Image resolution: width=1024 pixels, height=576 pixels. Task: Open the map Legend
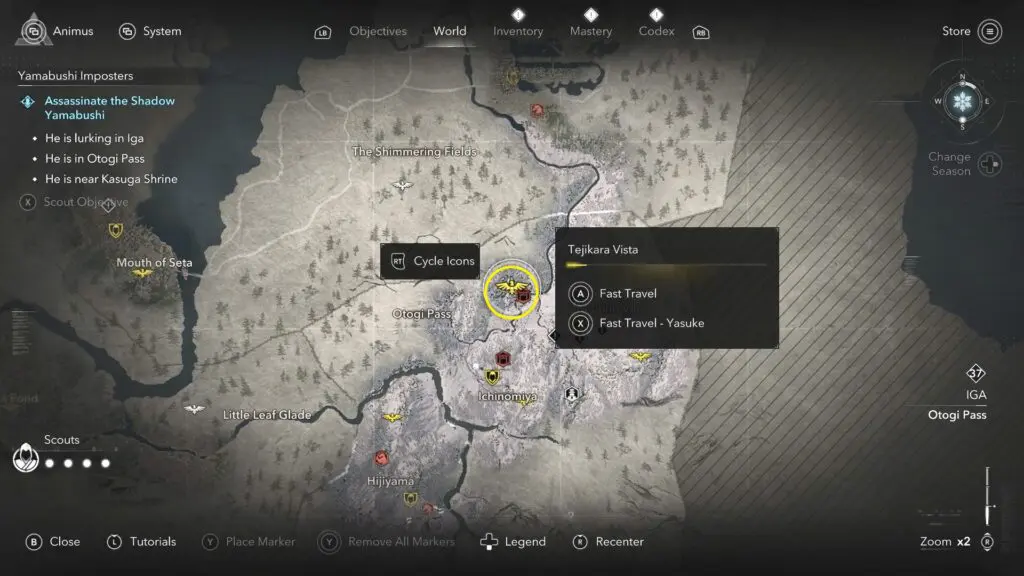pos(514,541)
